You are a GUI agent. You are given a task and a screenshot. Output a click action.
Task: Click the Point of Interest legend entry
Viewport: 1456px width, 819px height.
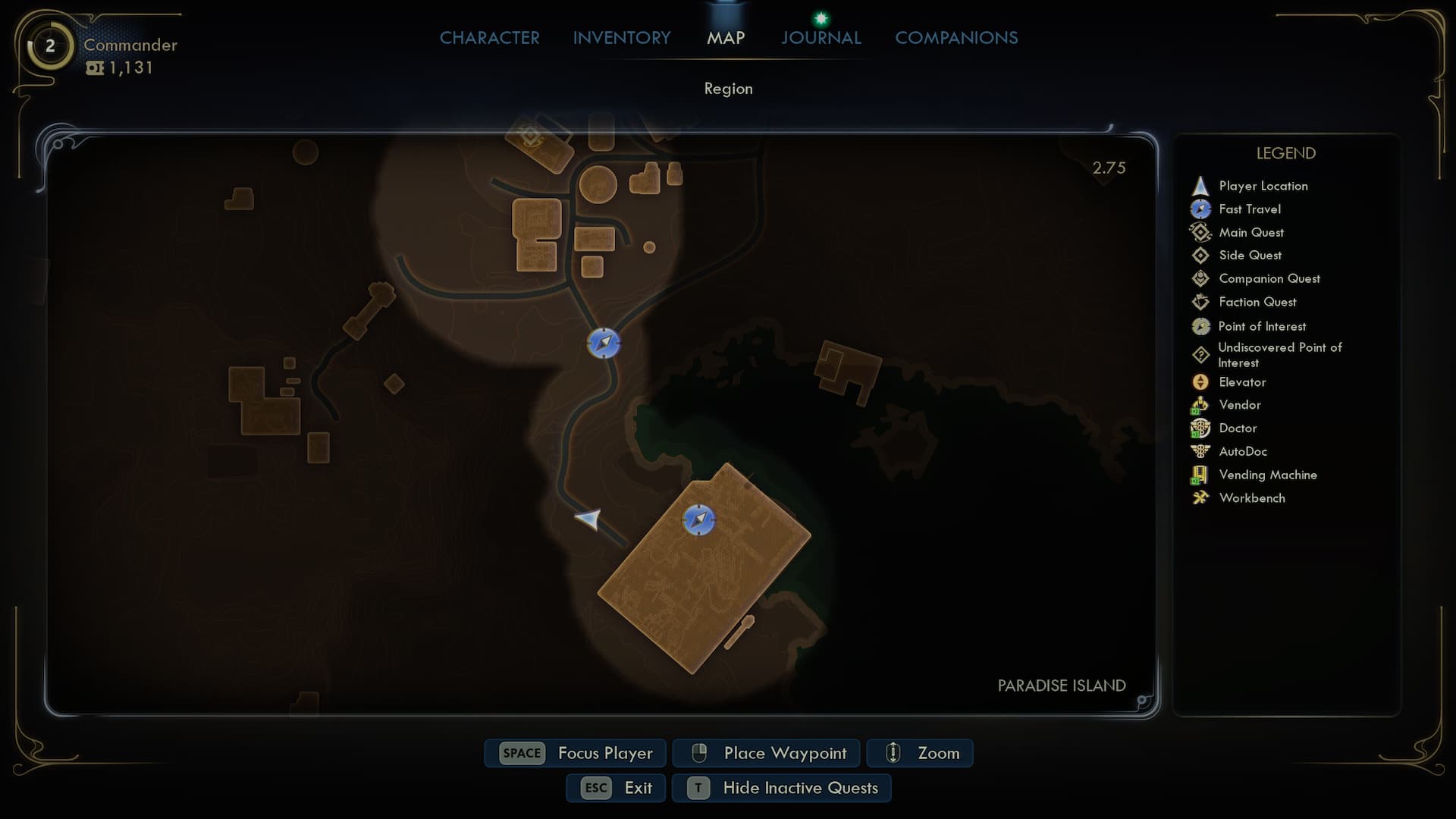pyautogui.click(x=1261, y=326)
